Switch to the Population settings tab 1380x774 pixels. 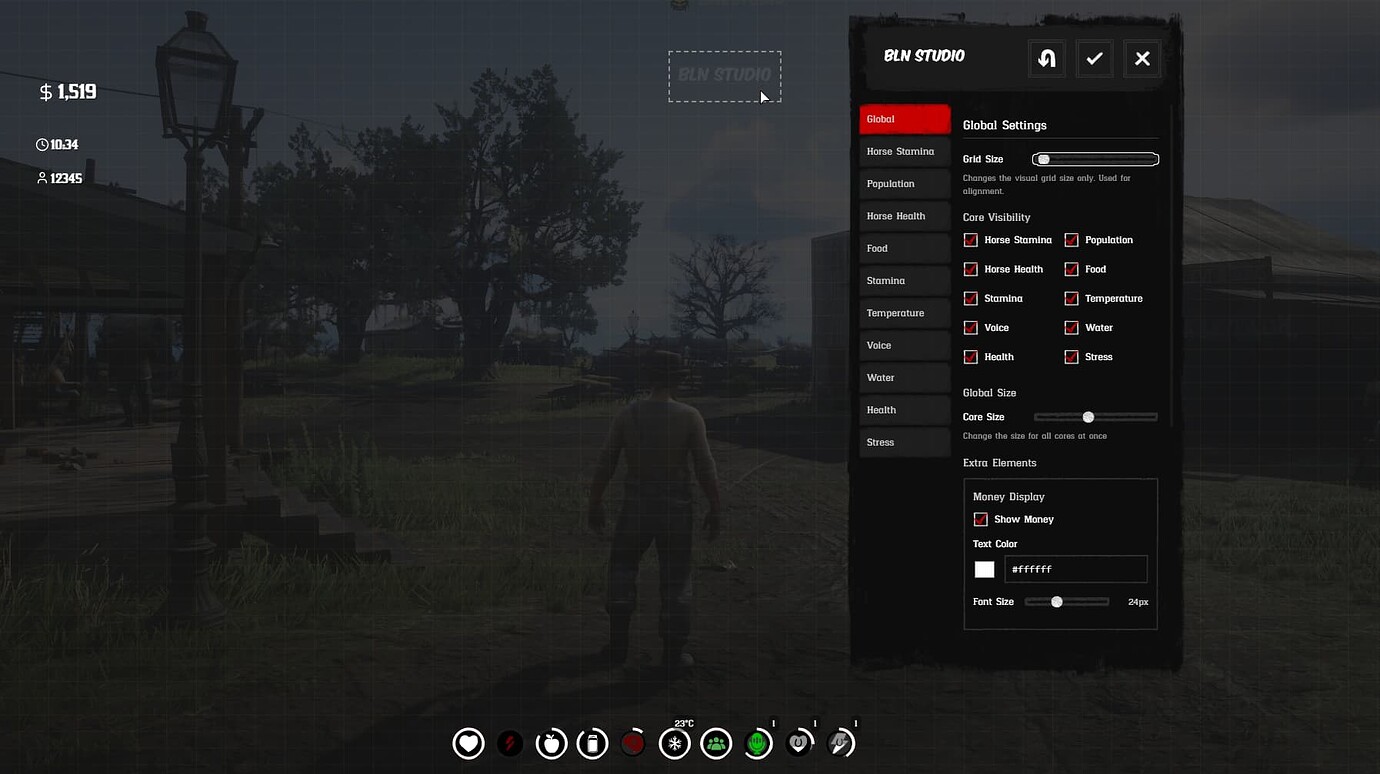[x=904, y=183]
